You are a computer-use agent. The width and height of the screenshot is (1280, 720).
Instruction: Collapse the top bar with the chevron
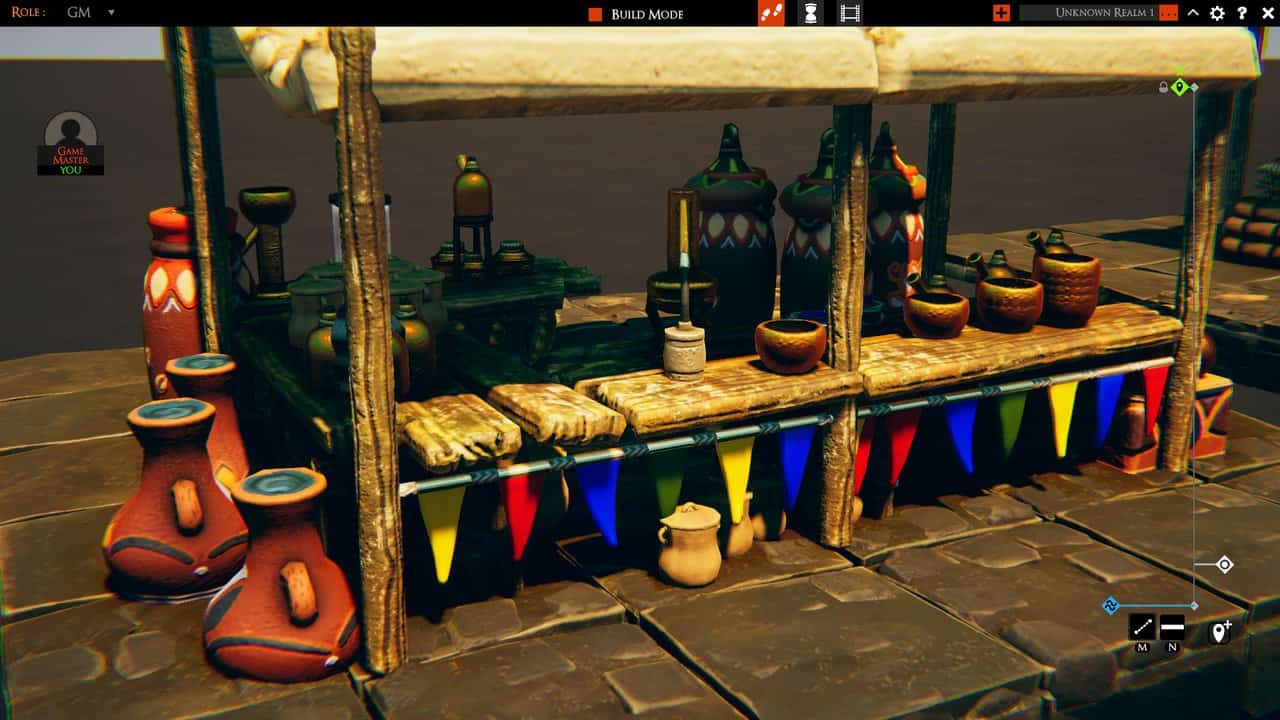coord(1192,13)
